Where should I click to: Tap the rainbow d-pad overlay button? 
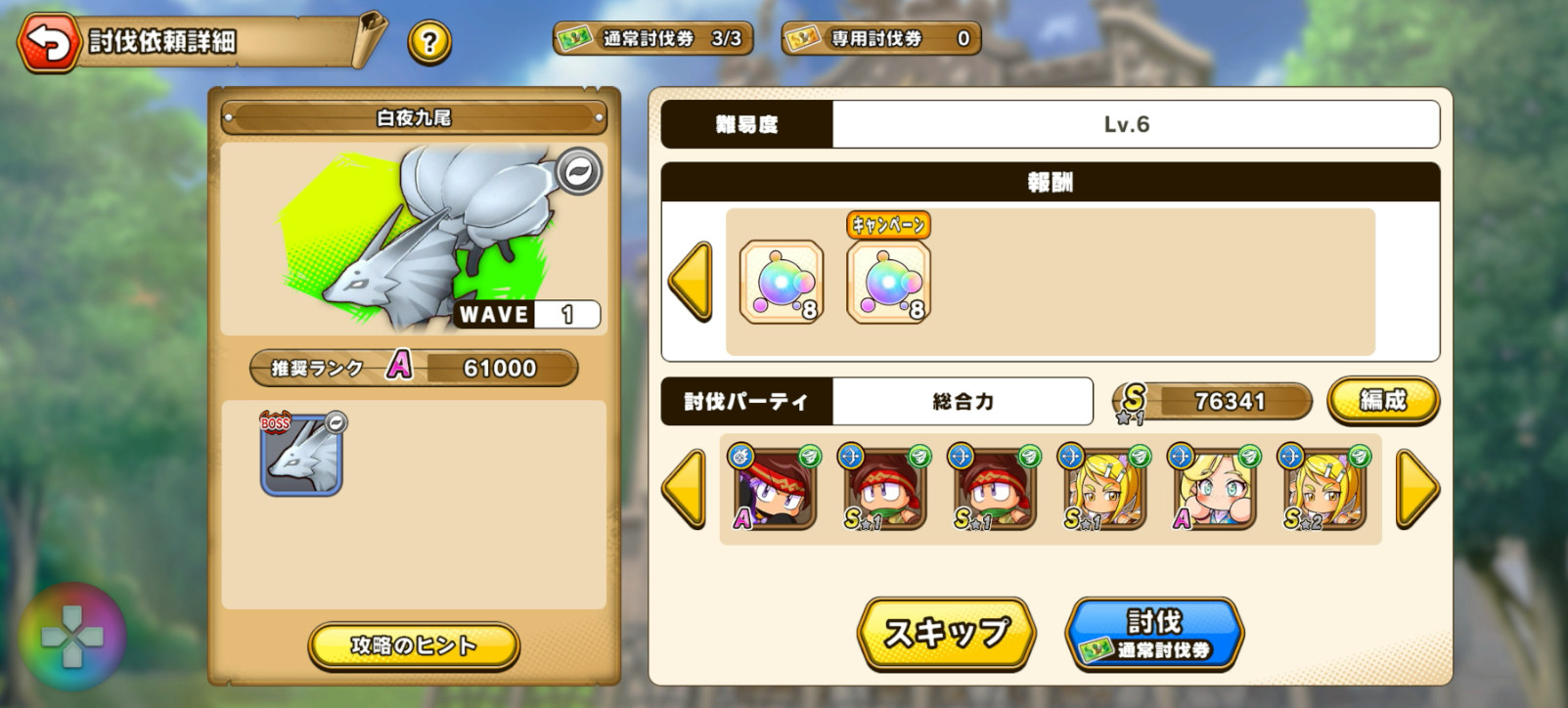click(71, 638)
